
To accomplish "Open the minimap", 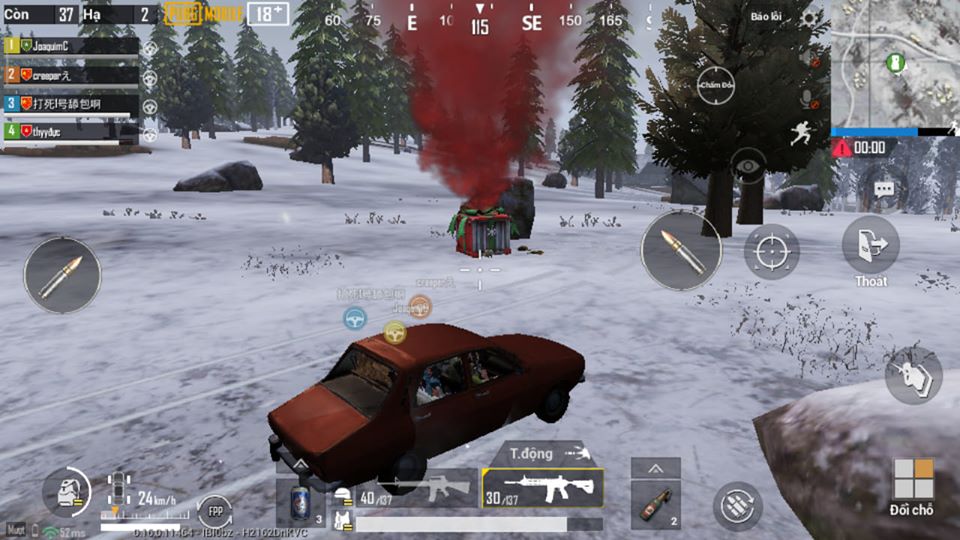I will [893, 62].
